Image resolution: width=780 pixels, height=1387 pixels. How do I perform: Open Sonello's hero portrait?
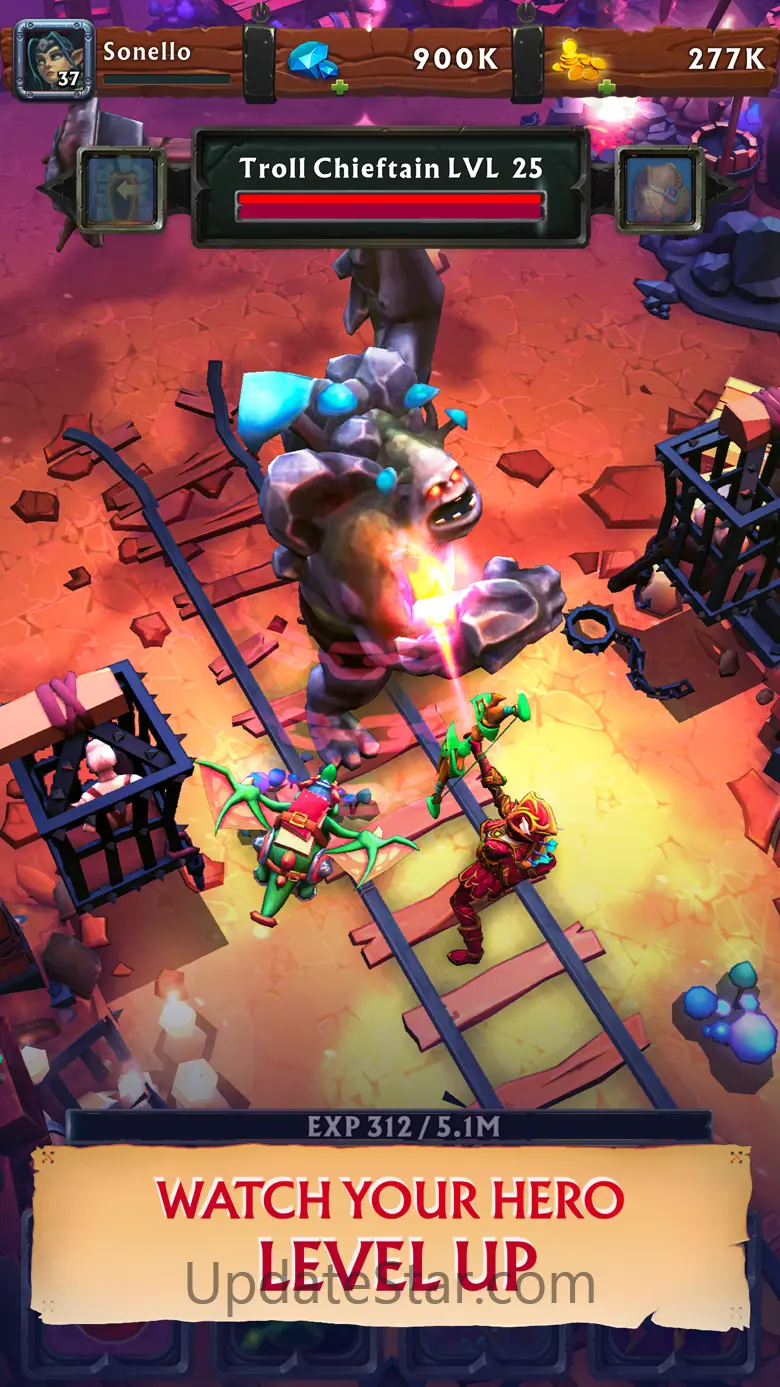tap(54, 59)
